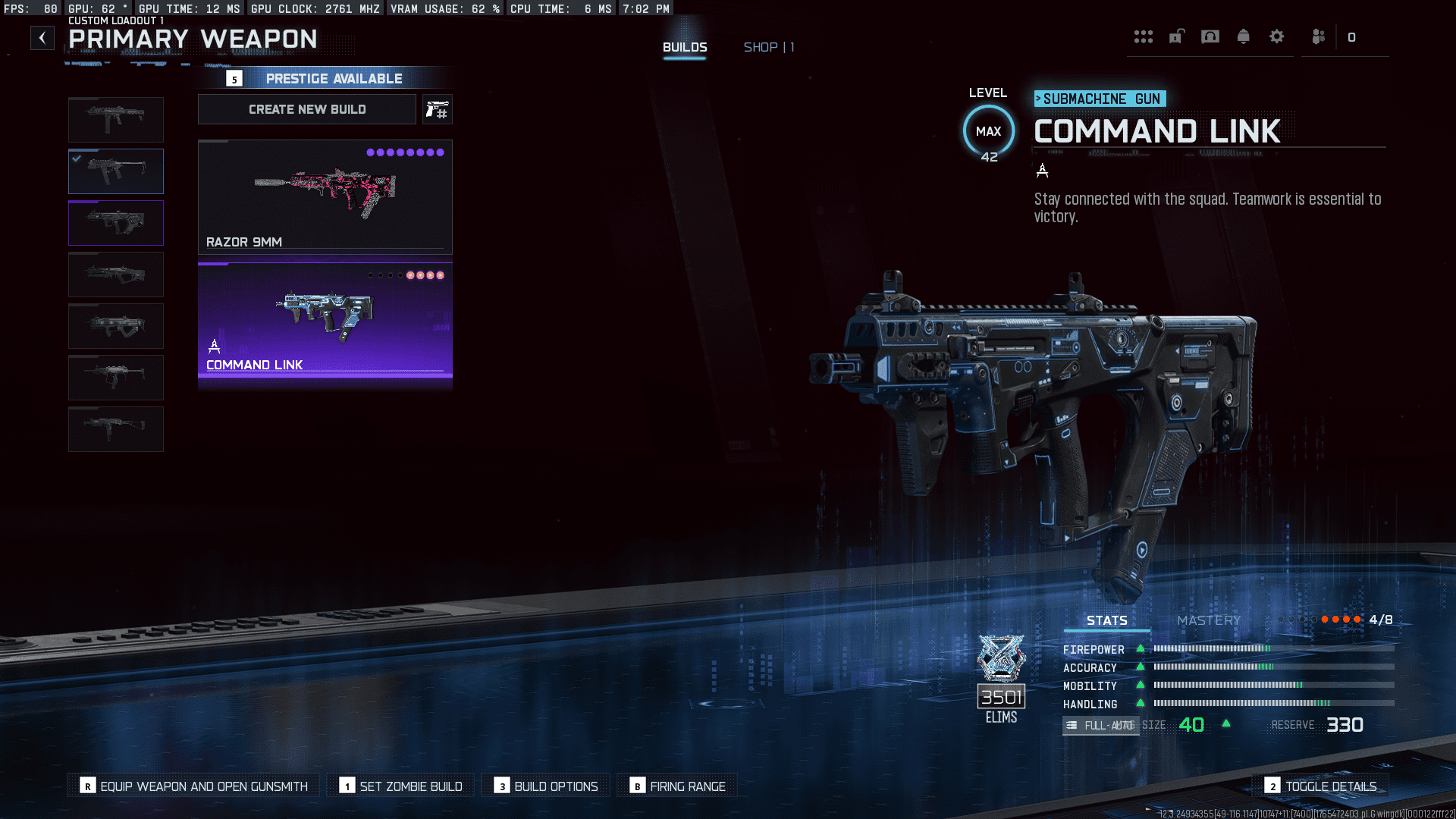Set this as Zombie build

click(x=401, y=786)
